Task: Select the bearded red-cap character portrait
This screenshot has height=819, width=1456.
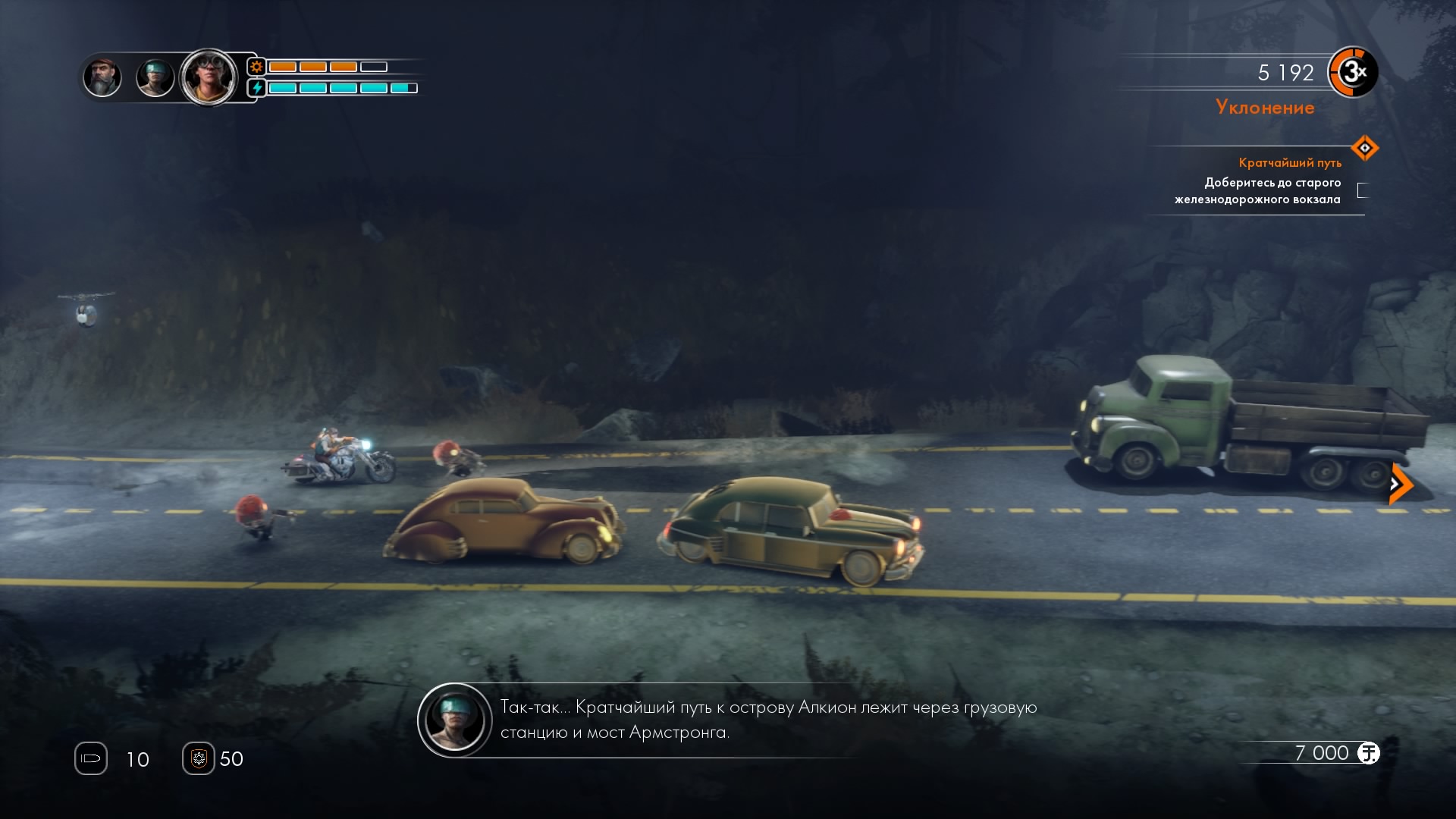Action: [x=102, y=77]
